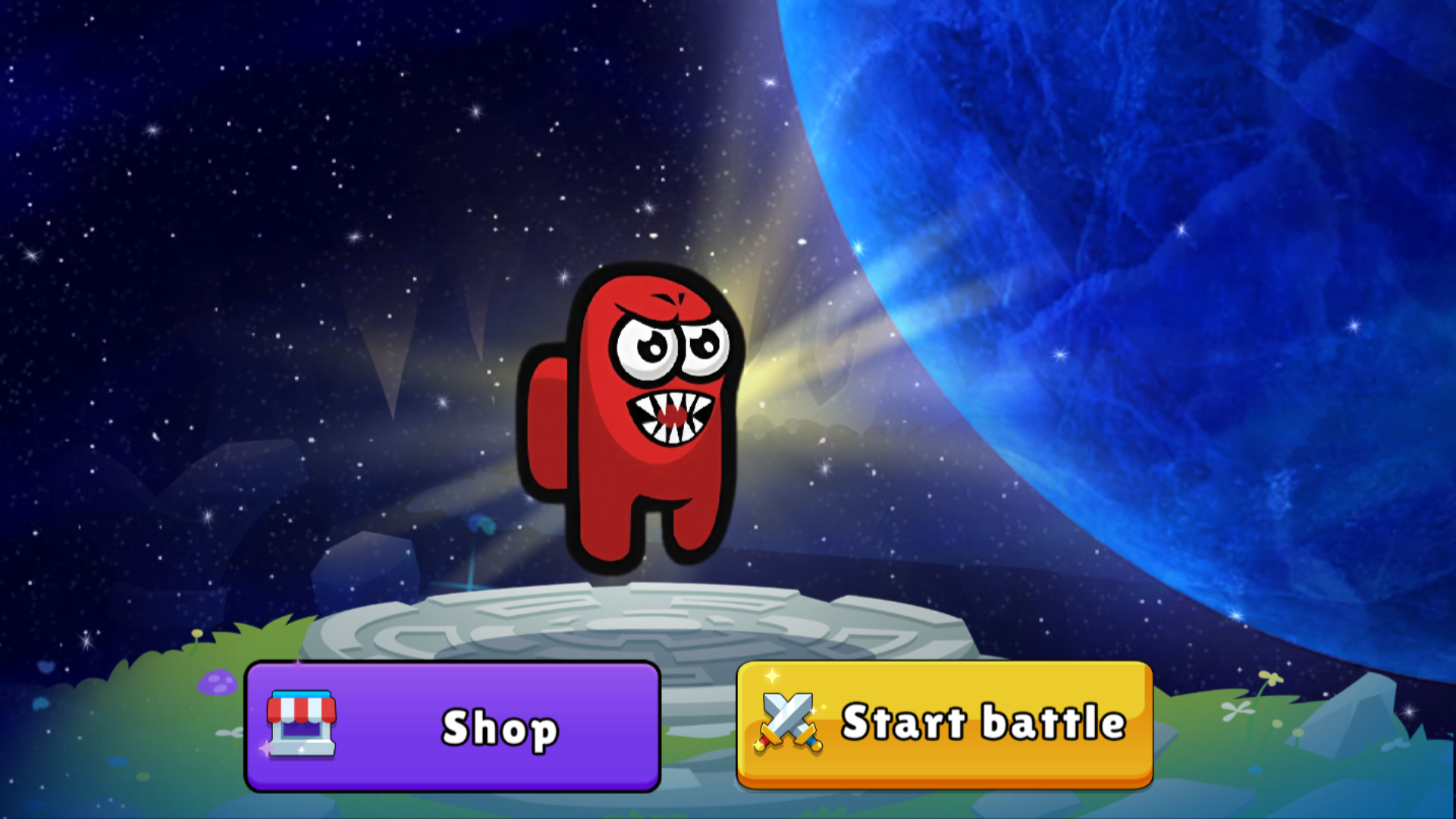Screen dimensions: 1456x819
Task: Click the purple mushroom on the left
Action: coord(216,682)
